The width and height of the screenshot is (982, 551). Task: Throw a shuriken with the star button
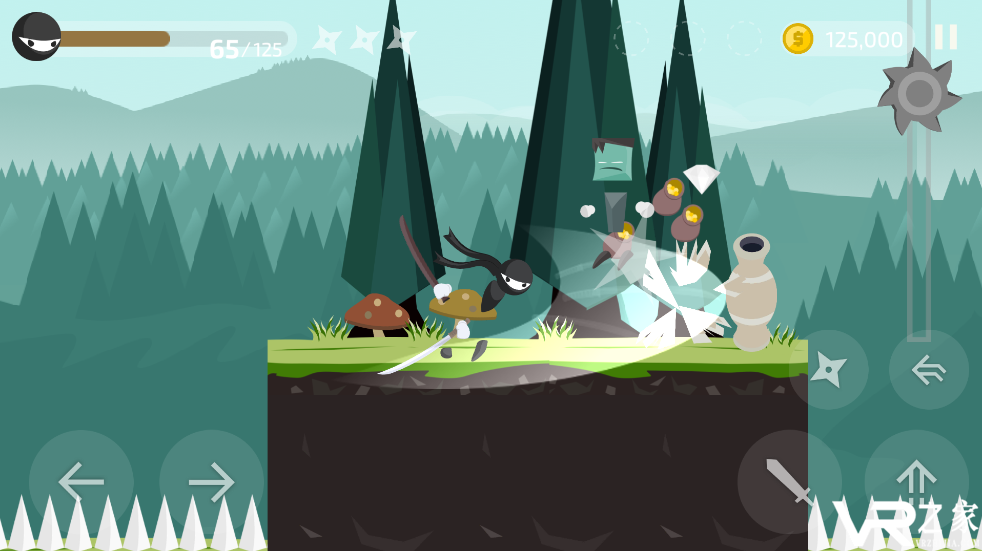[x=828, y=369]
